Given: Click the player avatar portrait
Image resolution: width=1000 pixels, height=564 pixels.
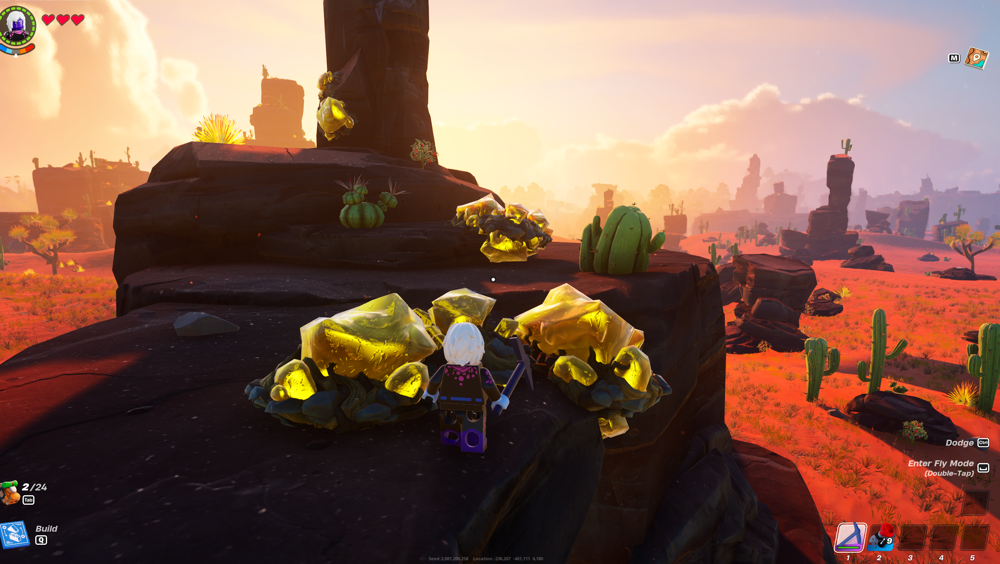Looking at the screenshot, I should tap(18, 25).
